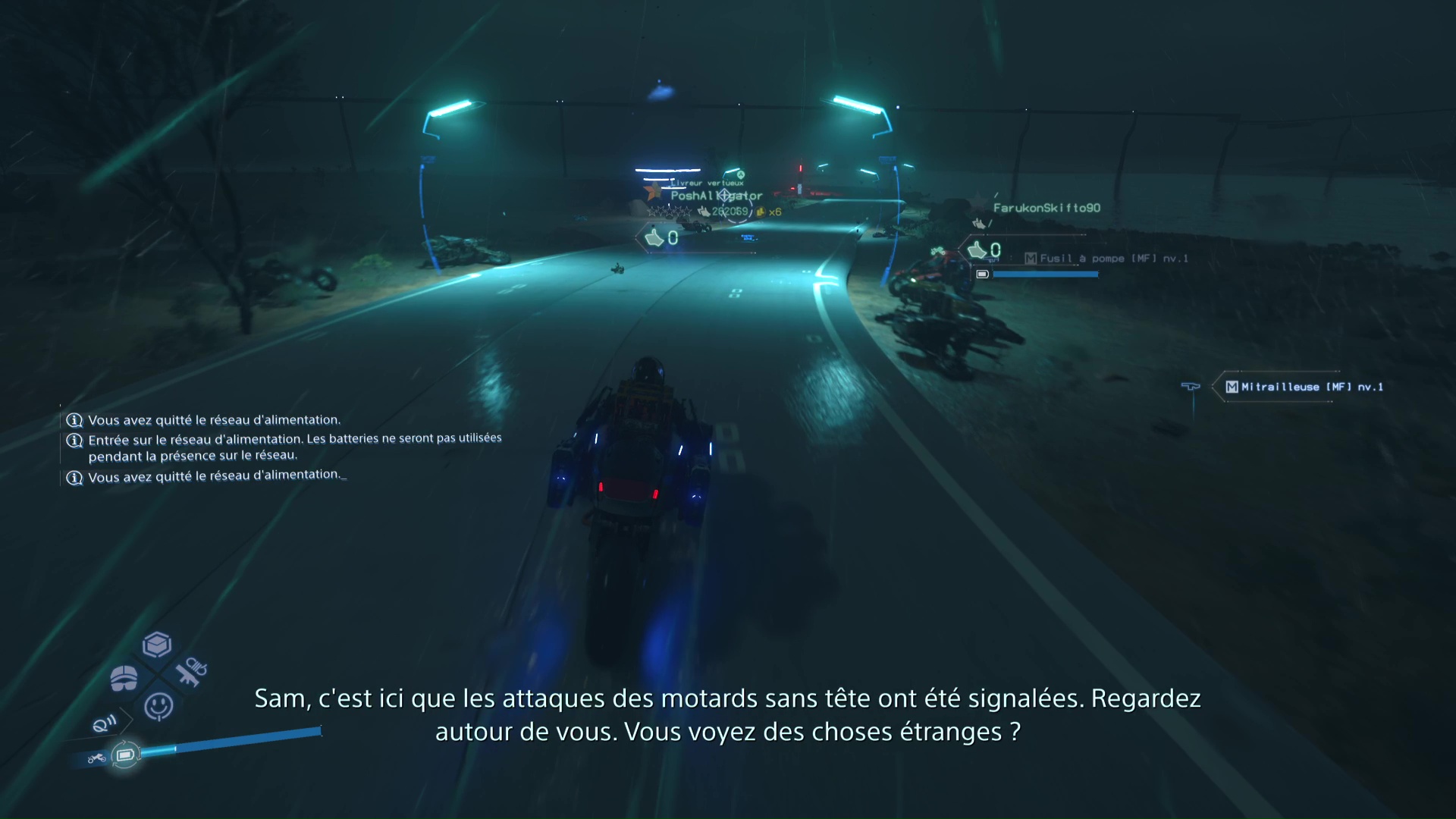Click the likes count 262069 link
1456x819 pixels.
pyautogui.click(x=730, y=211)
